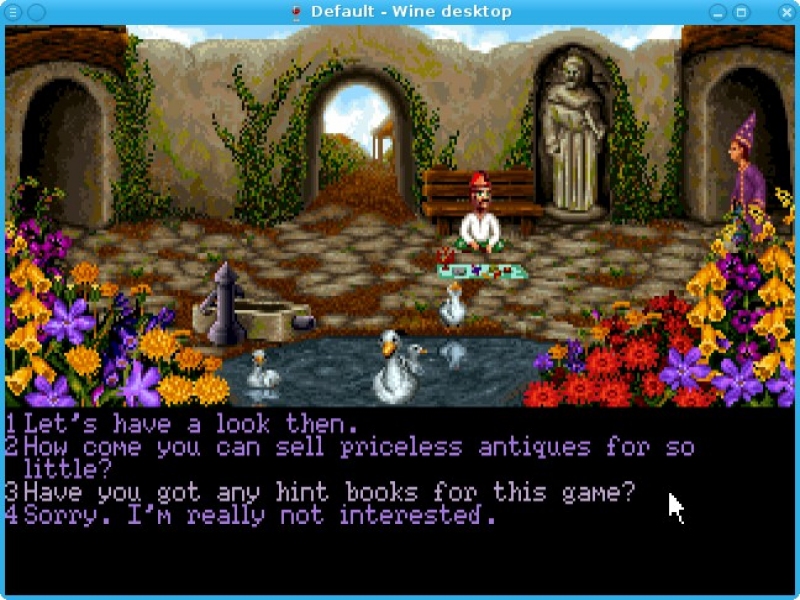Reply "Sorry. I'm really not interested."
Image resolution: width=800 pixels, height=600 pixels.
[260, 516]
